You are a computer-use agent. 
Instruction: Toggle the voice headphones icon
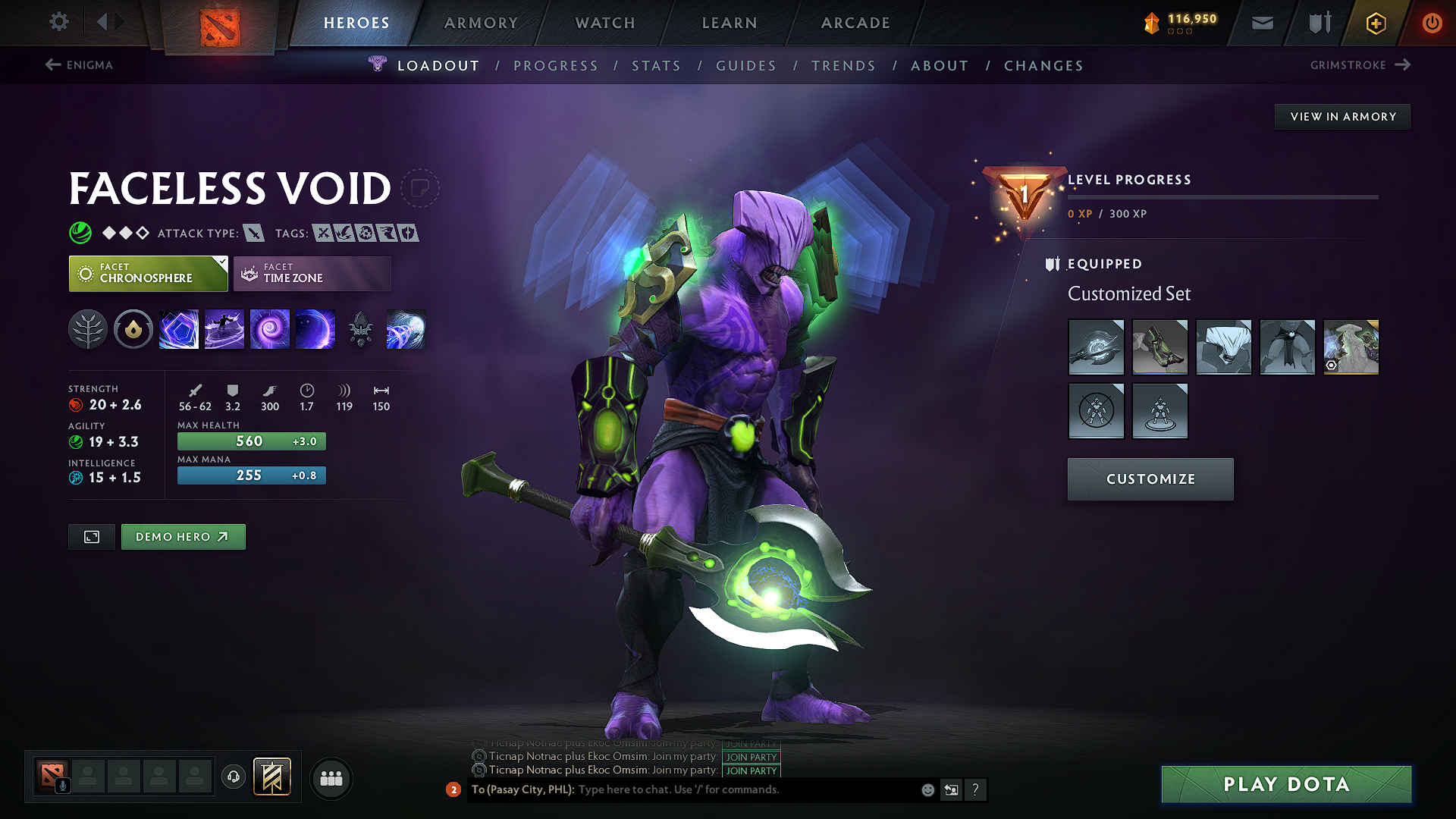(x=233, y=778)
